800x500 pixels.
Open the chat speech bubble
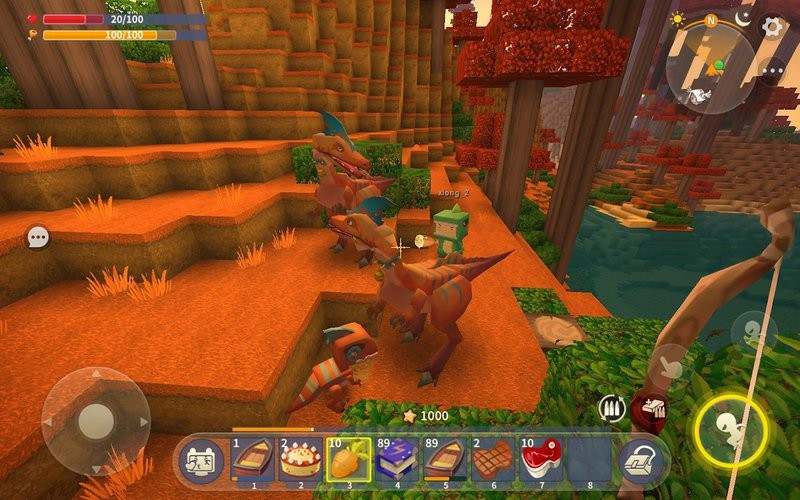[38, 237]
